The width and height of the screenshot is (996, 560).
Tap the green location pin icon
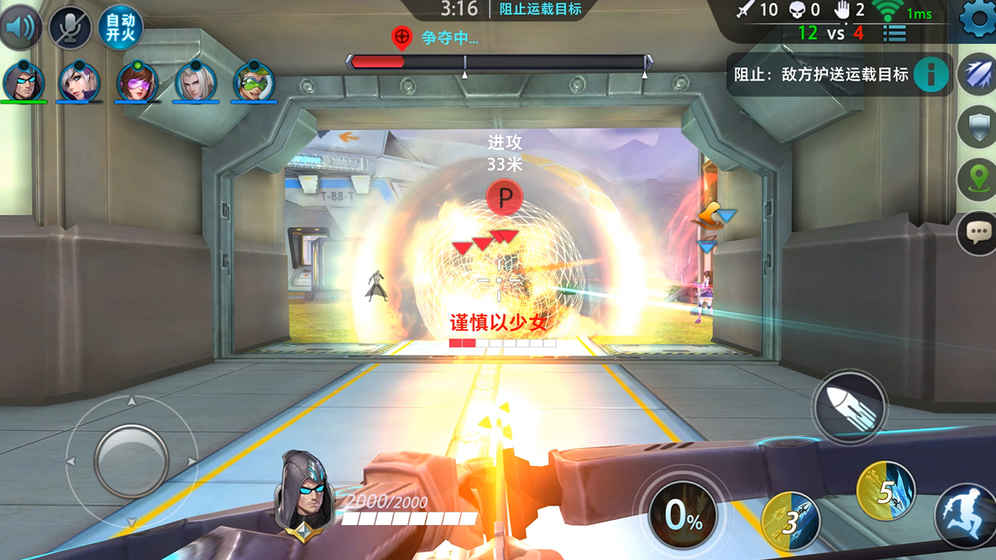tap(976, 180)
